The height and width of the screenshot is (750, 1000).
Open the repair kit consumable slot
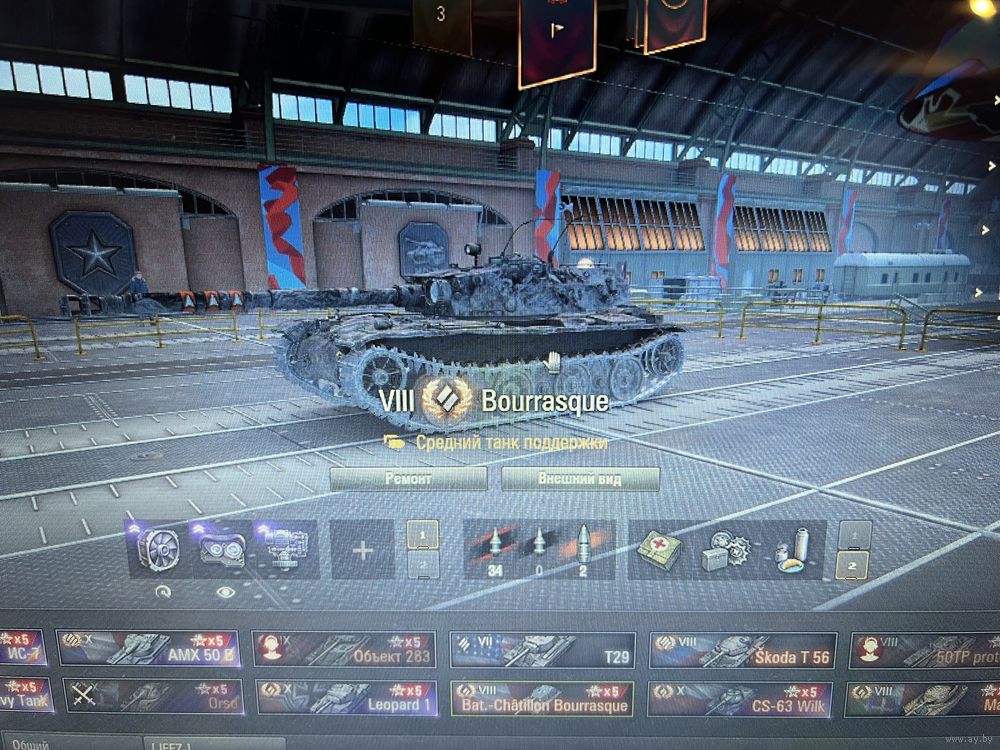pos(723,550)
